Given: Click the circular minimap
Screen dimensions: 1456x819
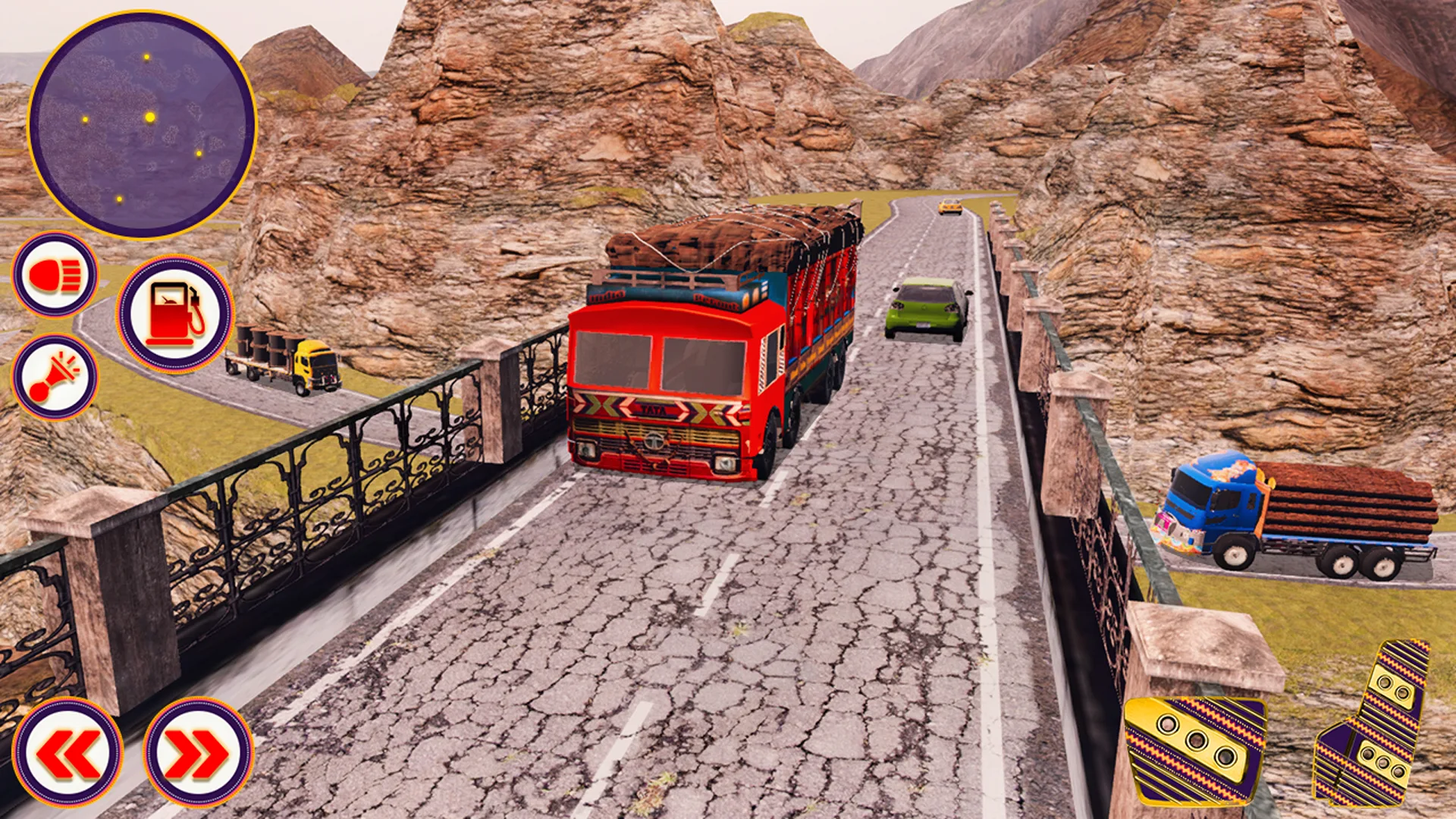Looking at the screenshot, I should pyautogui.click(x=143, y=124).
